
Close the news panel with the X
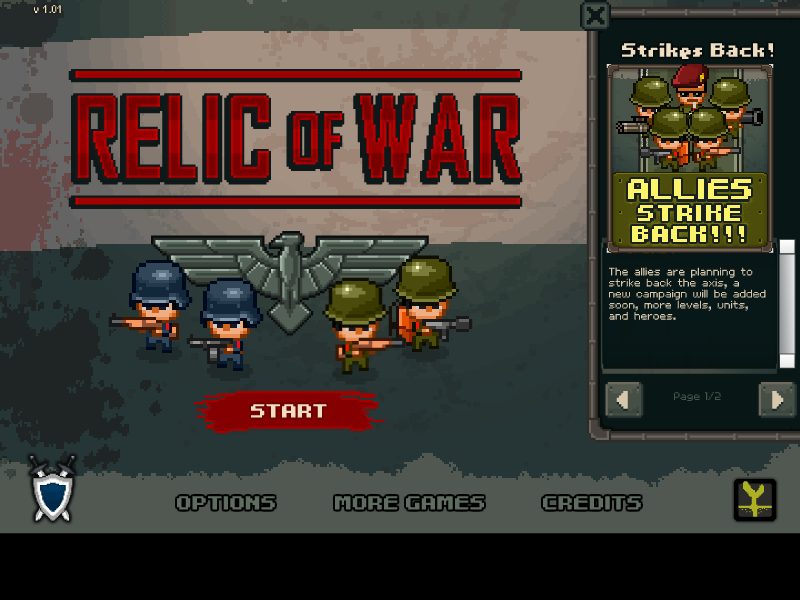tap(595, 15)
